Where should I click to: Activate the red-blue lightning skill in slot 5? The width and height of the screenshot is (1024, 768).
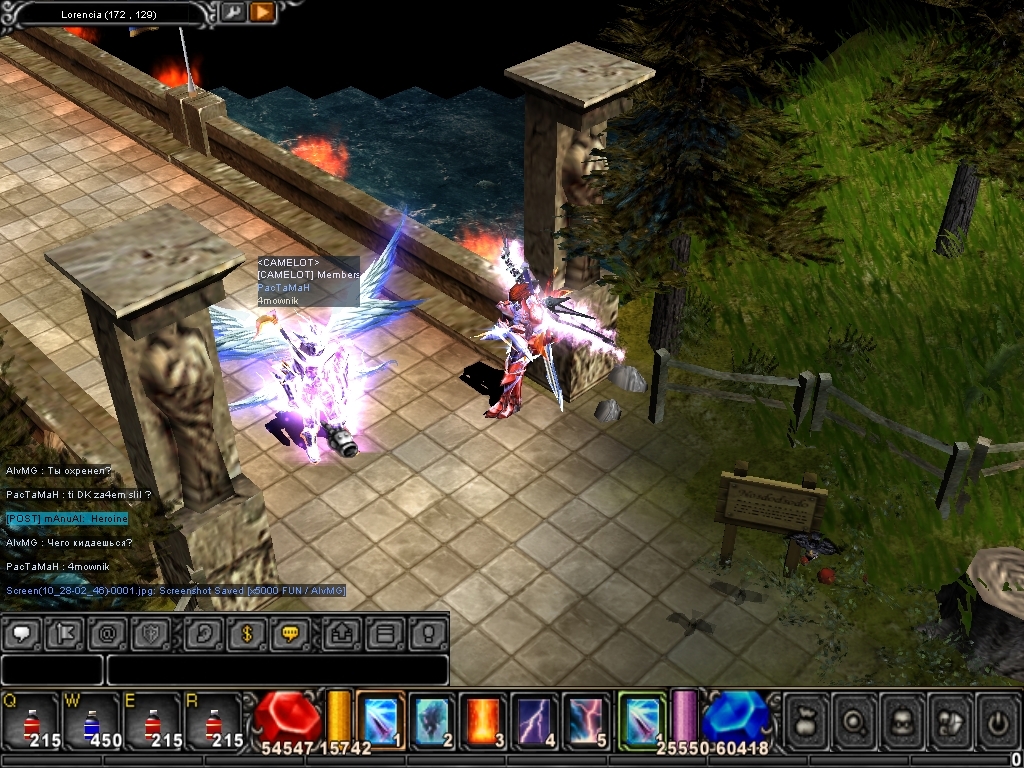587,720
